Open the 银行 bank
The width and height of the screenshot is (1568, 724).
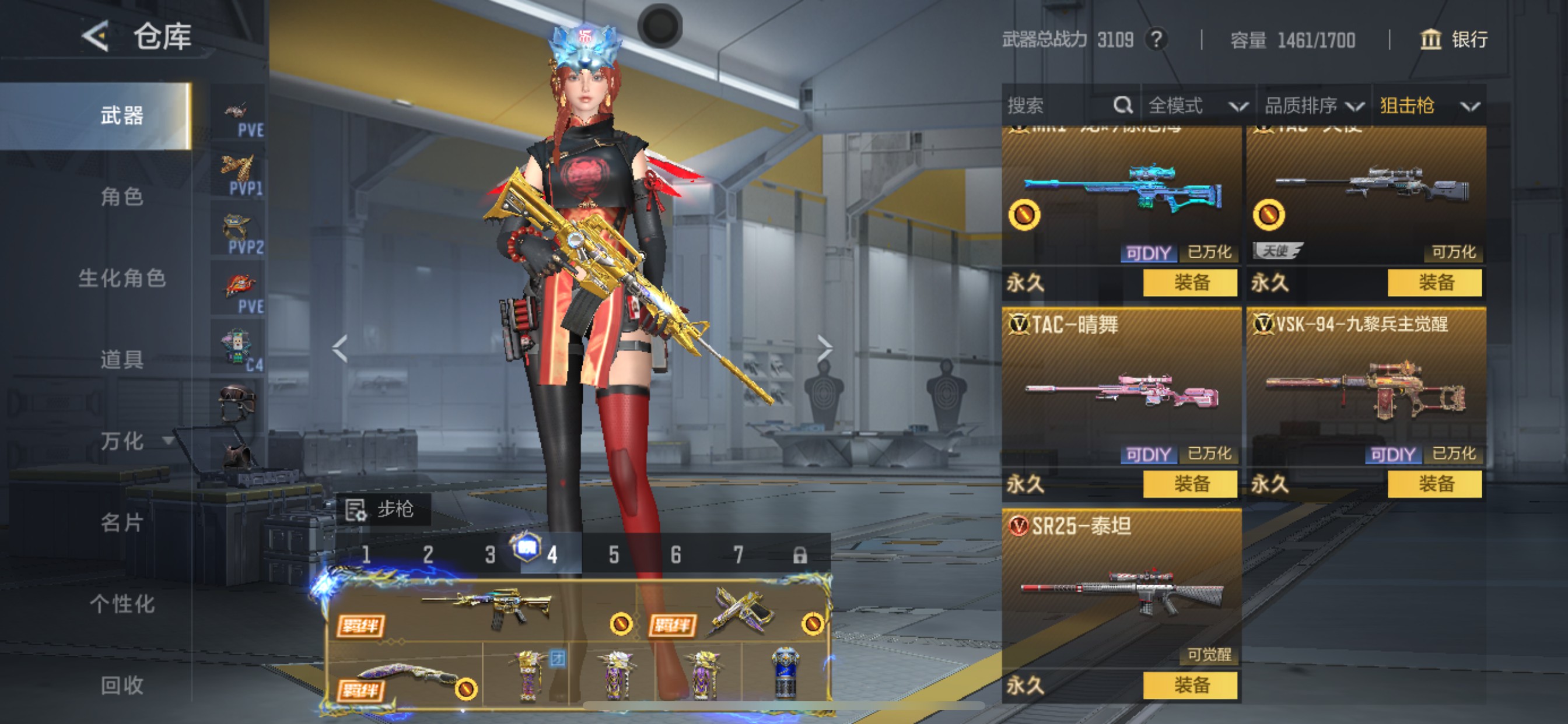point(1454,40)
